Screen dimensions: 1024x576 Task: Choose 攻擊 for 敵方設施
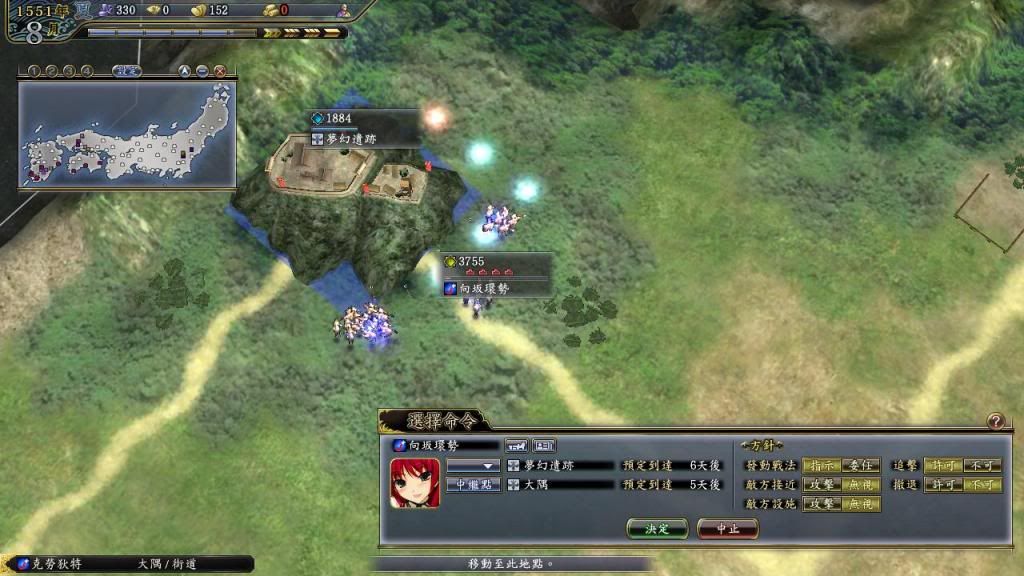(821, 505)
